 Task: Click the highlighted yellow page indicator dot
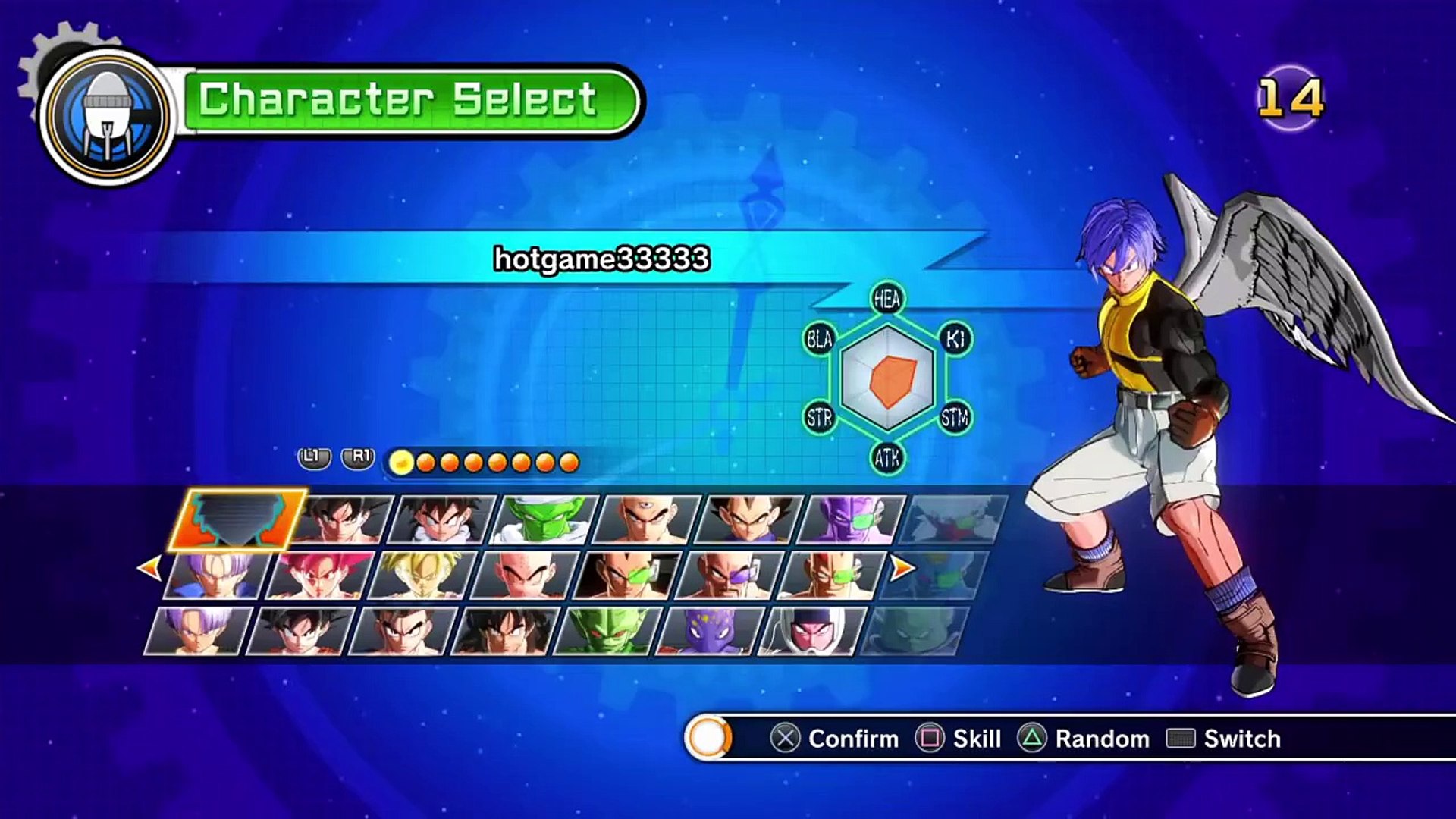402,462
